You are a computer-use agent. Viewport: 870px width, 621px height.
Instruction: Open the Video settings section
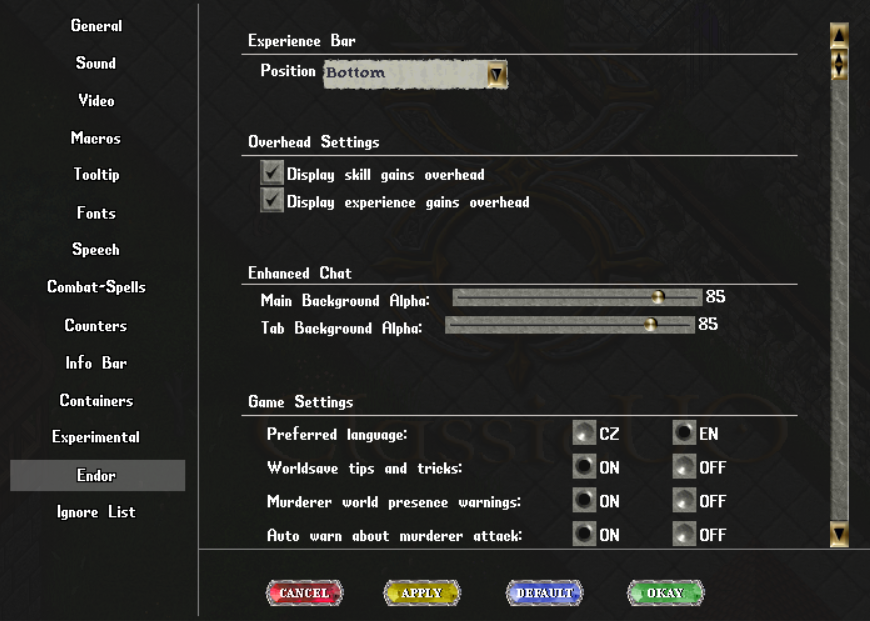(96, 101)
